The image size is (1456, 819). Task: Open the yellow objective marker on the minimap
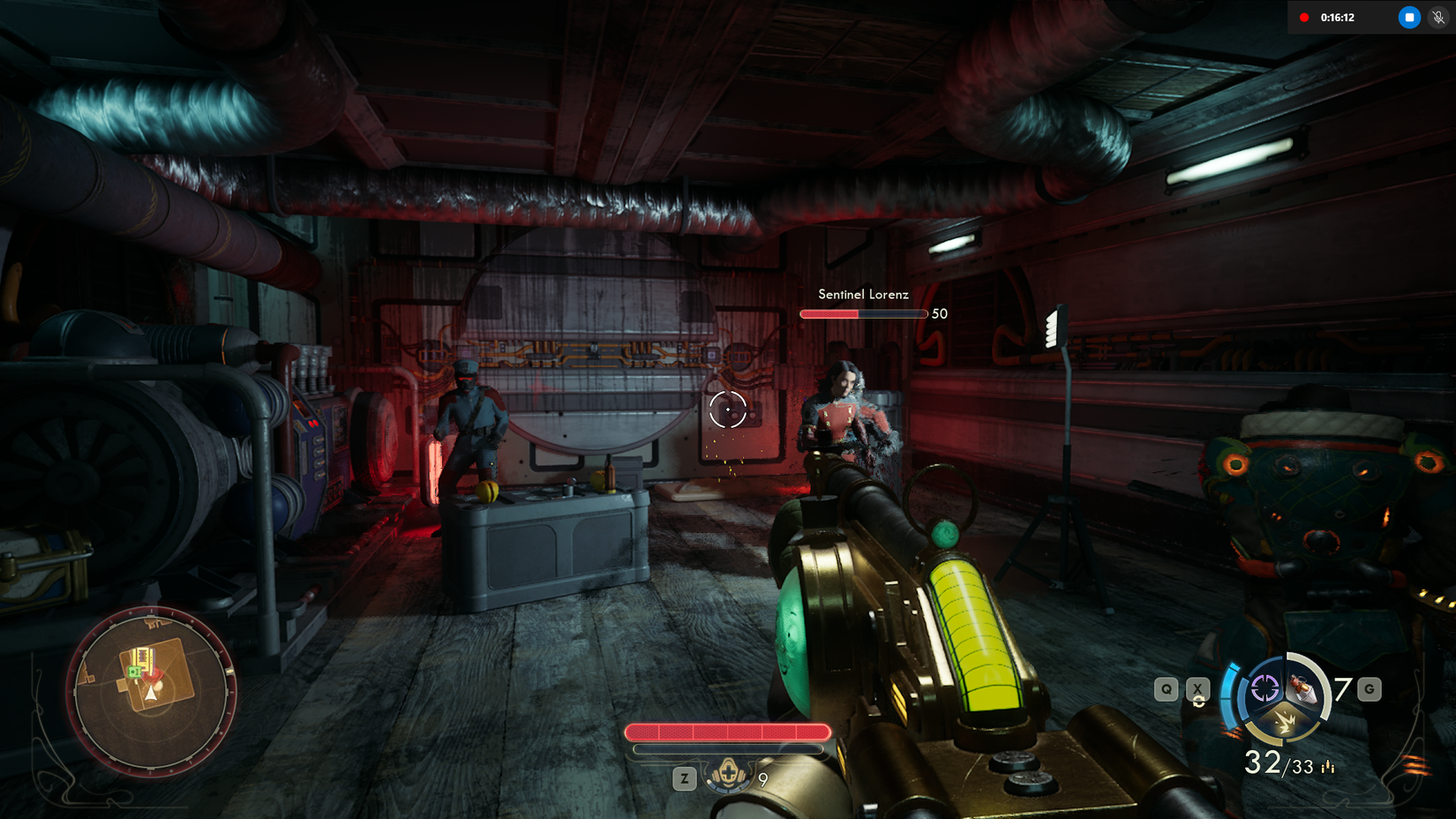[x=144, y=659]
